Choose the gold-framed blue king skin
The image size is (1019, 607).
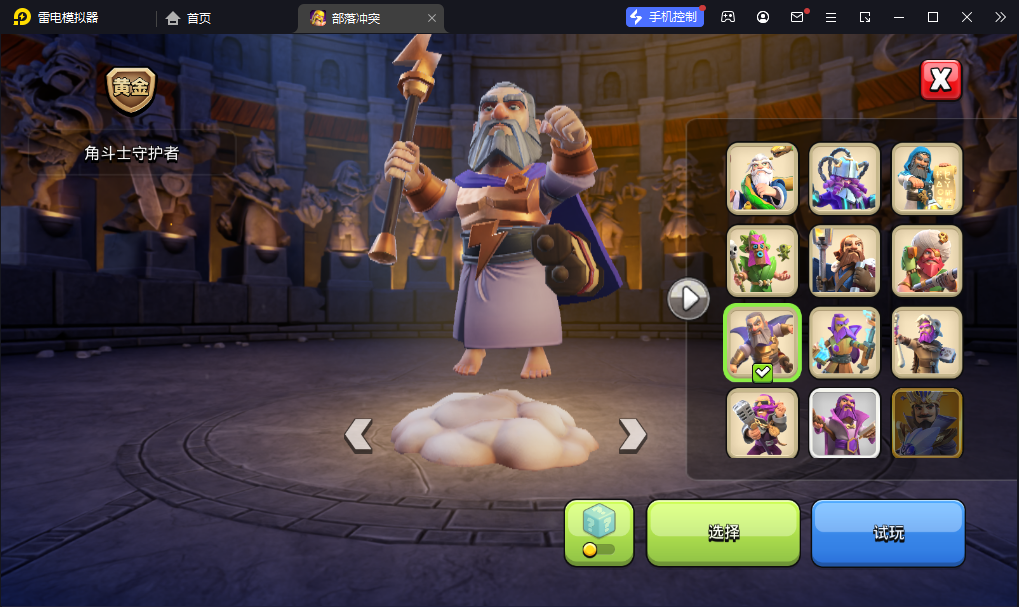click(x=926, y=423)
